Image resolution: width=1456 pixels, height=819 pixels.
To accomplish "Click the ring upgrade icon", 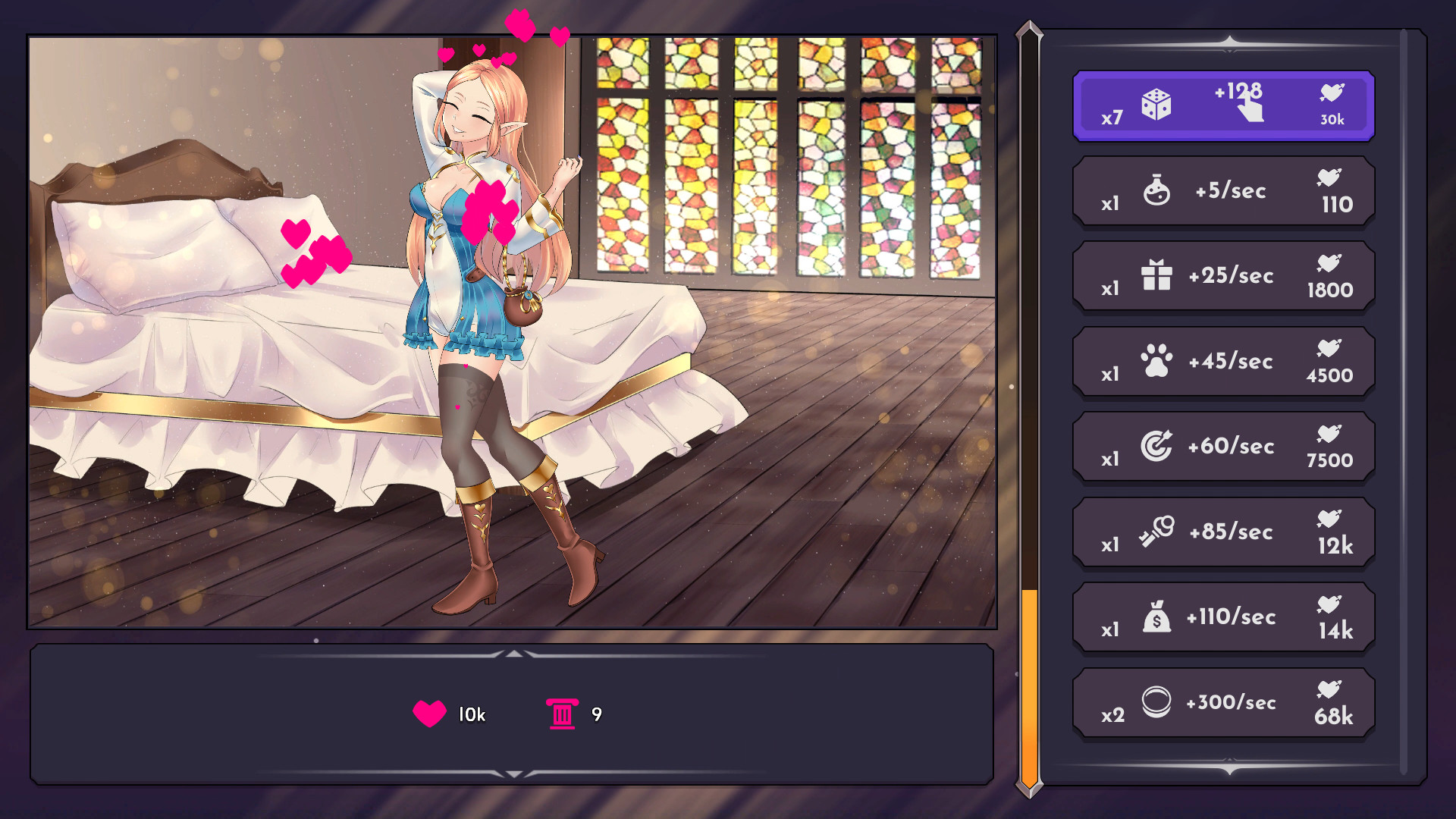I will [1156, 703].
